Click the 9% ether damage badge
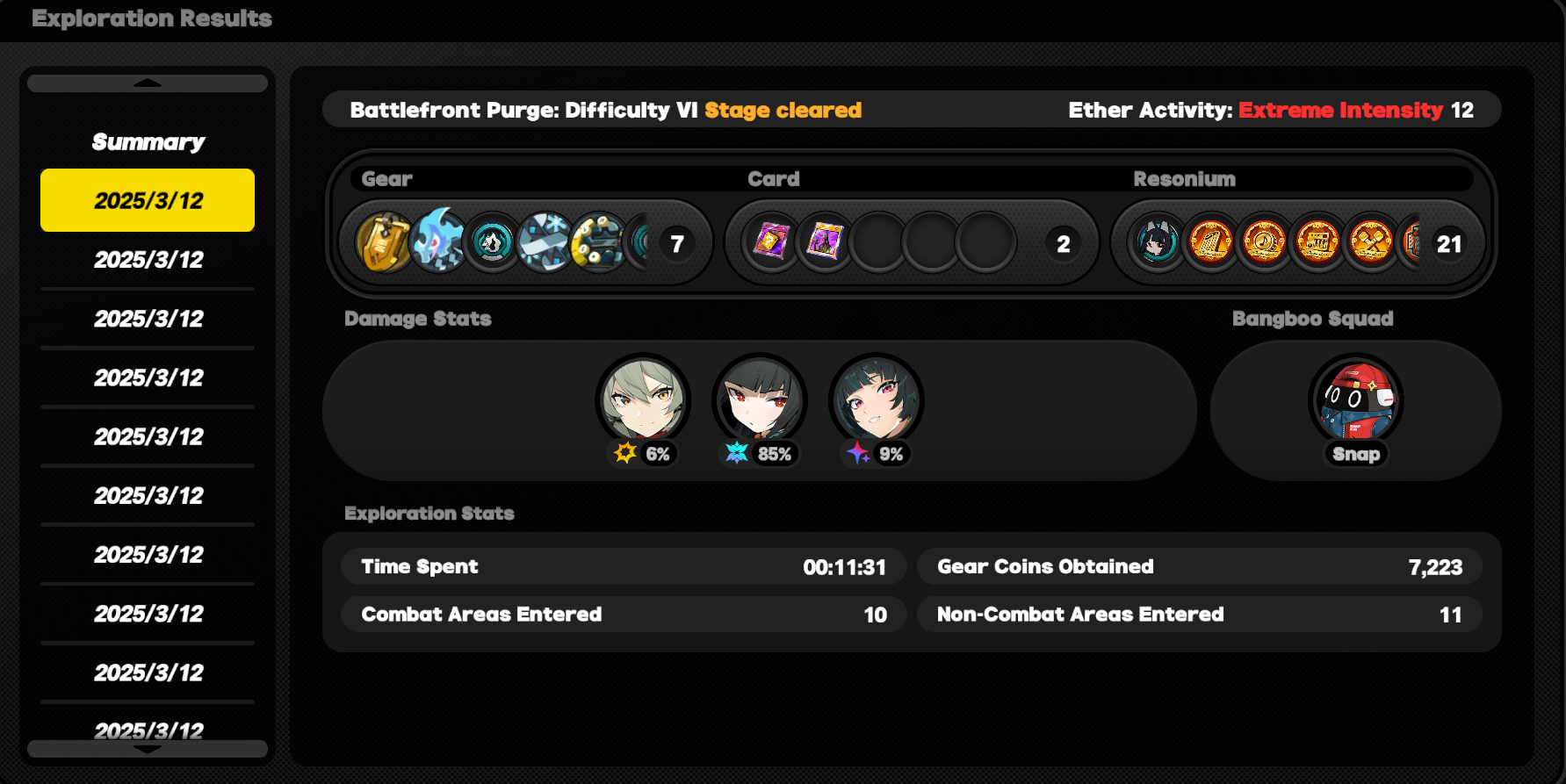The image size is (1566, 784). coord(877,455)
